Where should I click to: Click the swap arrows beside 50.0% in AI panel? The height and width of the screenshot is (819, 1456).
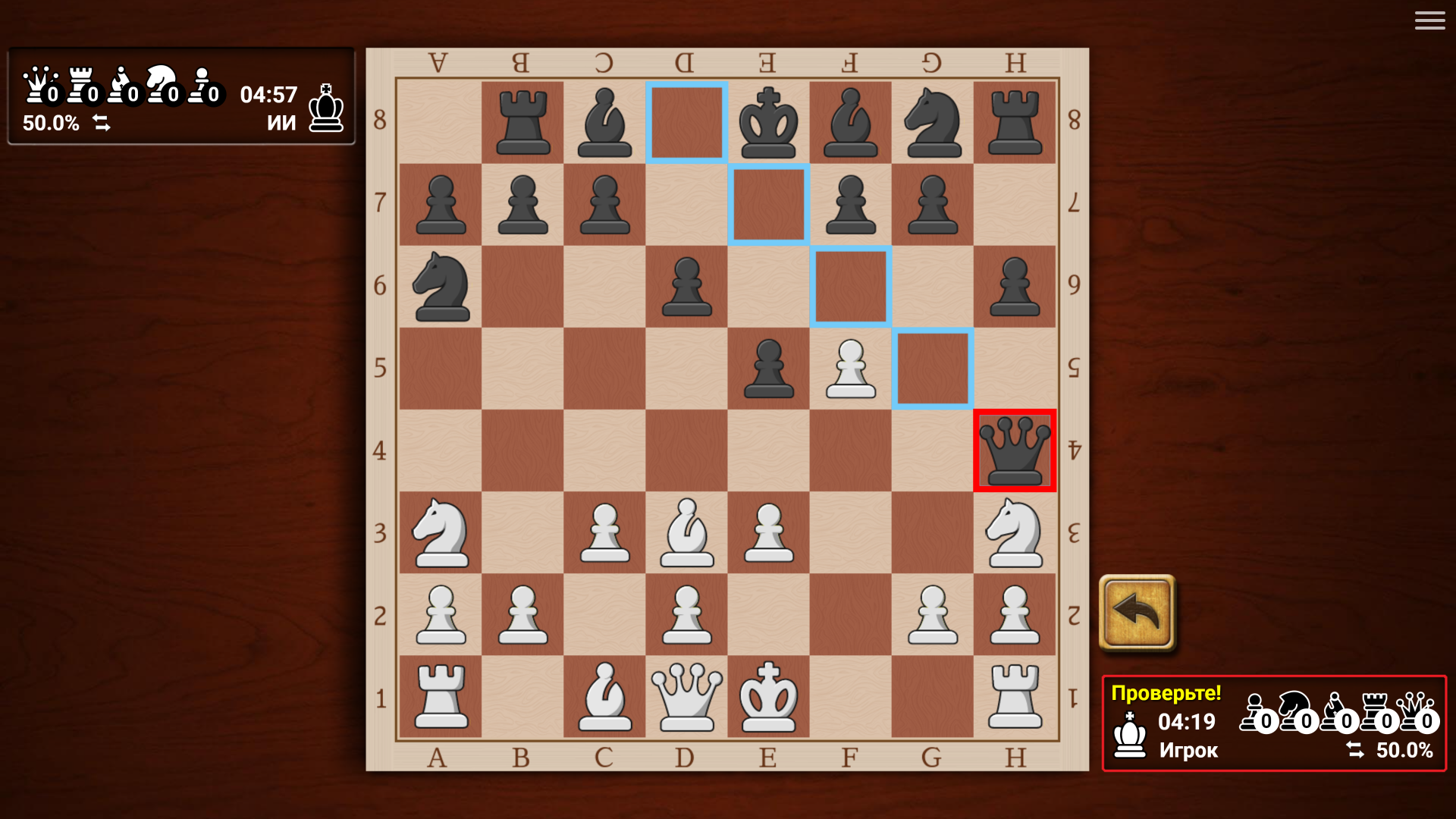102,122
